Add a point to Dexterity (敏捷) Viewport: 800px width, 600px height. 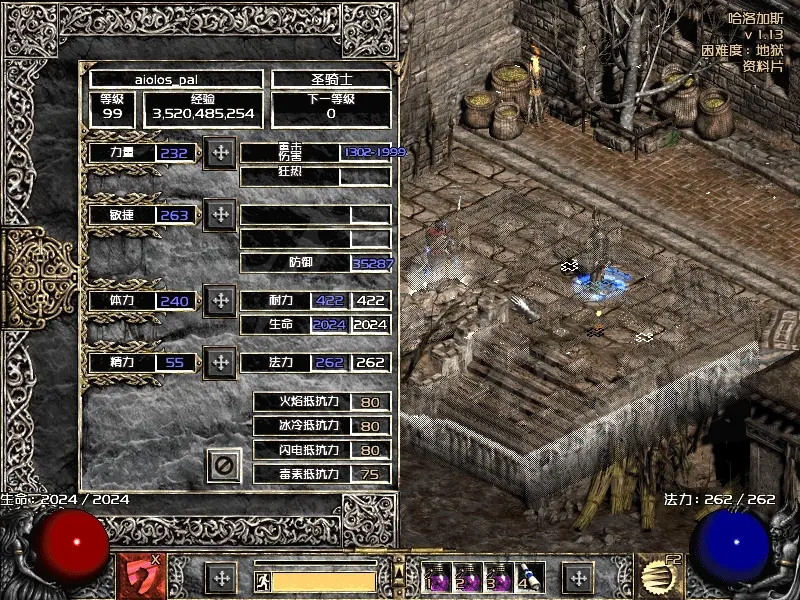coord(220,215)
